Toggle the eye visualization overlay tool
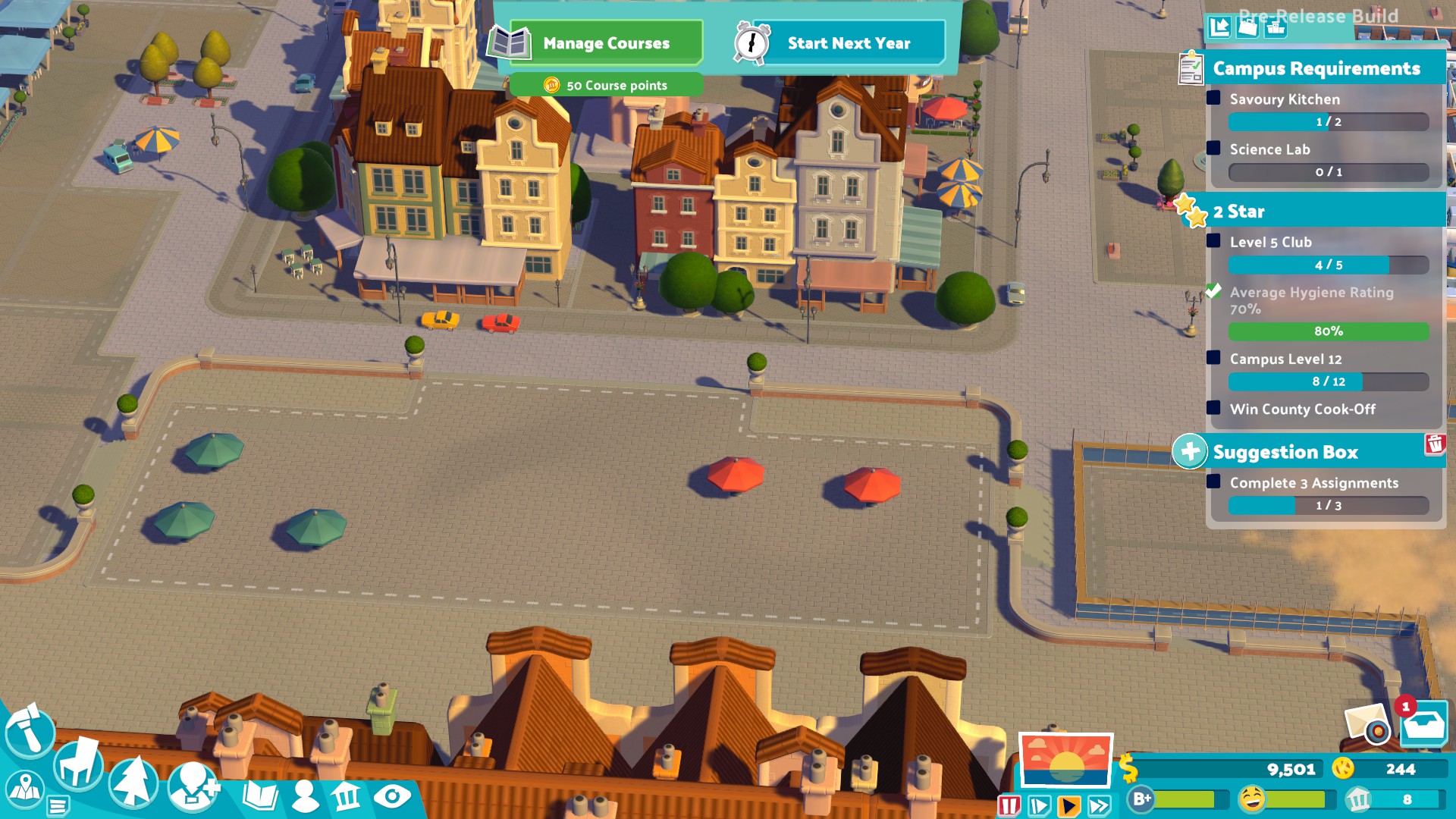1456x819 pixels. click(x=393, y=796)
